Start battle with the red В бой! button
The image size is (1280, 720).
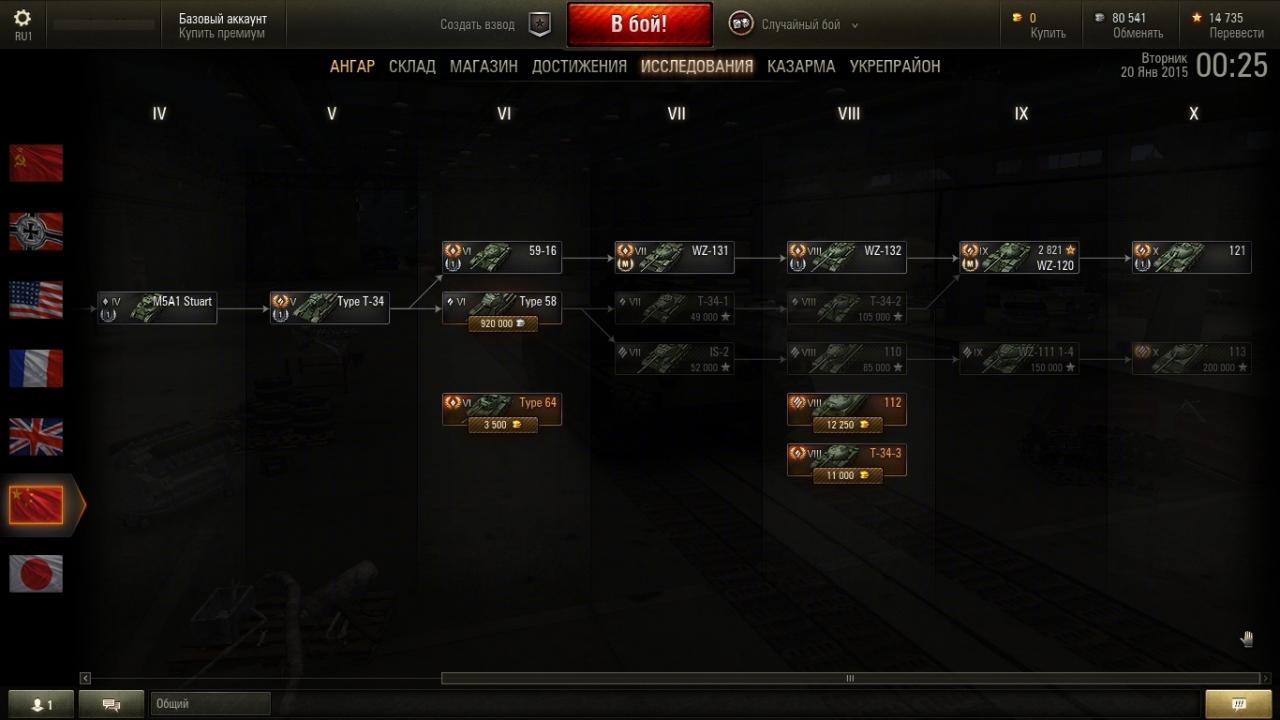coord(639,24)
